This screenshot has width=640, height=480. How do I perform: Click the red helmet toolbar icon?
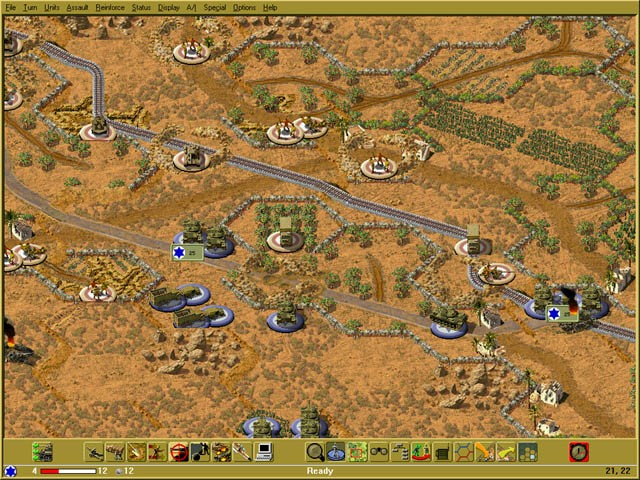[179, 452]
